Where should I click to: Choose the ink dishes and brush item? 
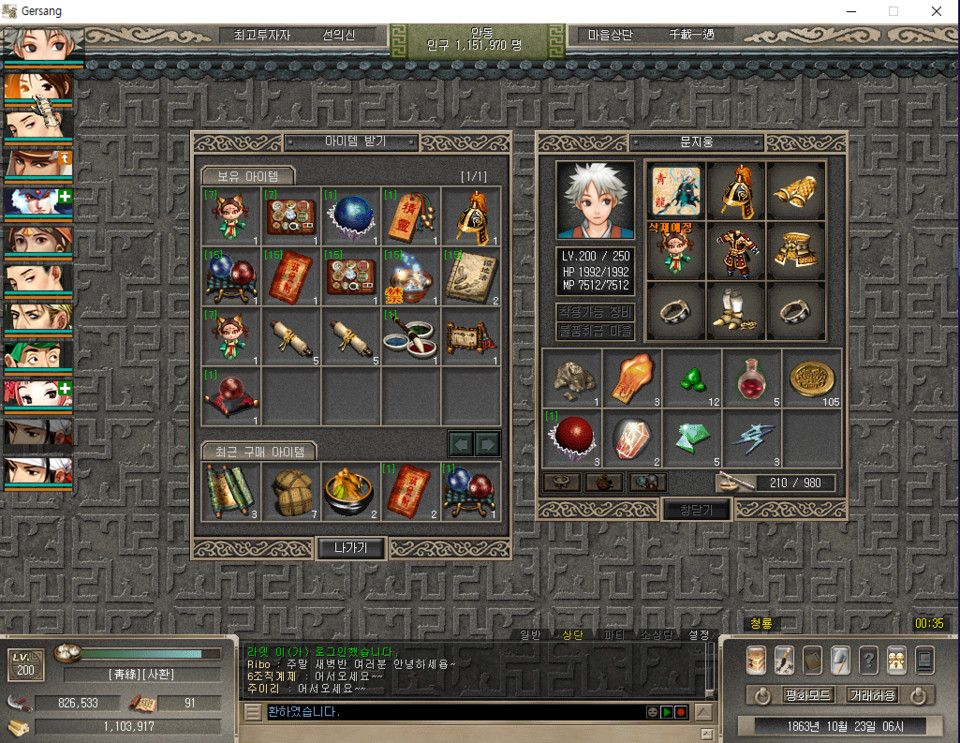(411, 336)
